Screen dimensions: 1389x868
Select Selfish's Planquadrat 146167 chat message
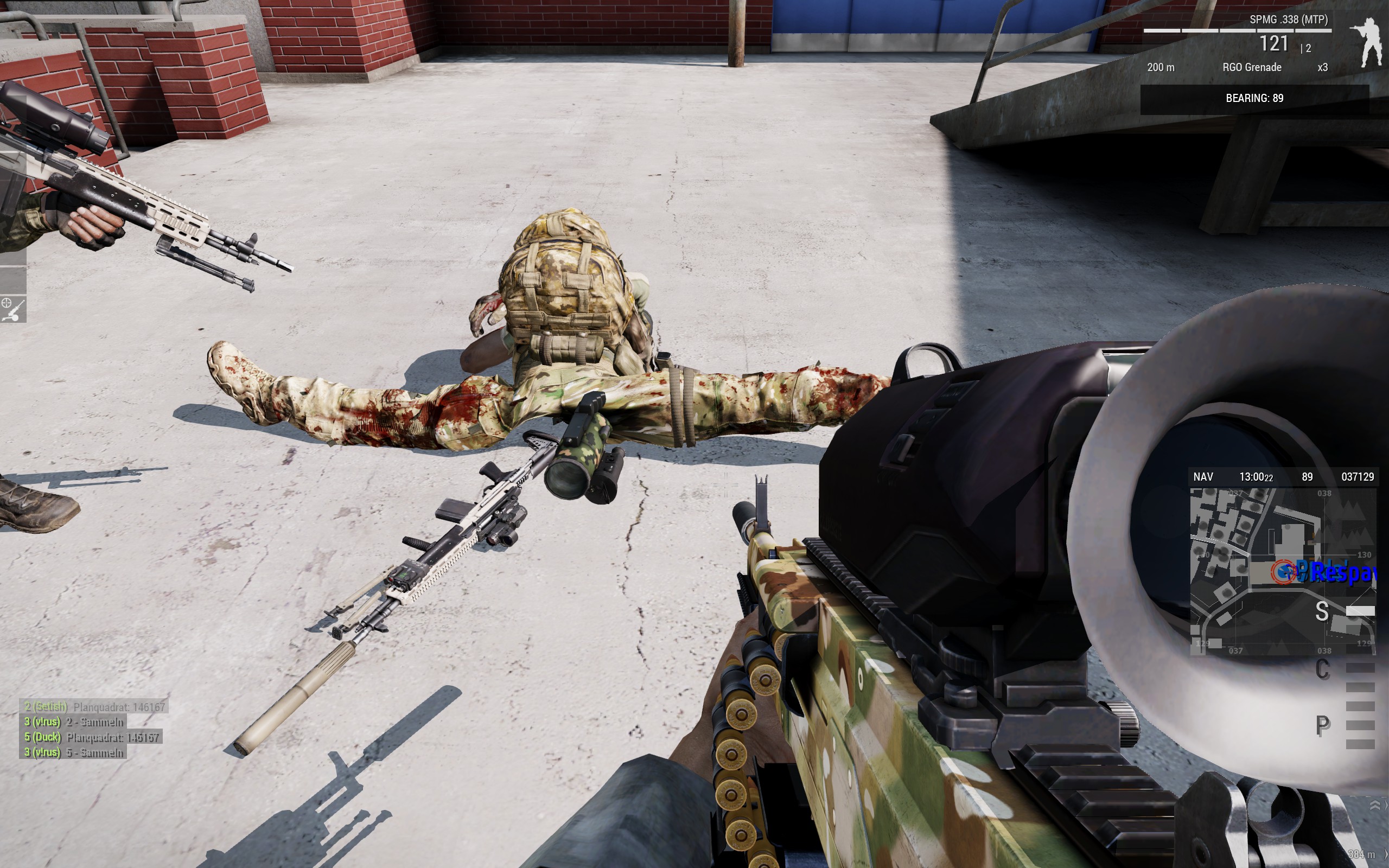(x=94, y=707)
